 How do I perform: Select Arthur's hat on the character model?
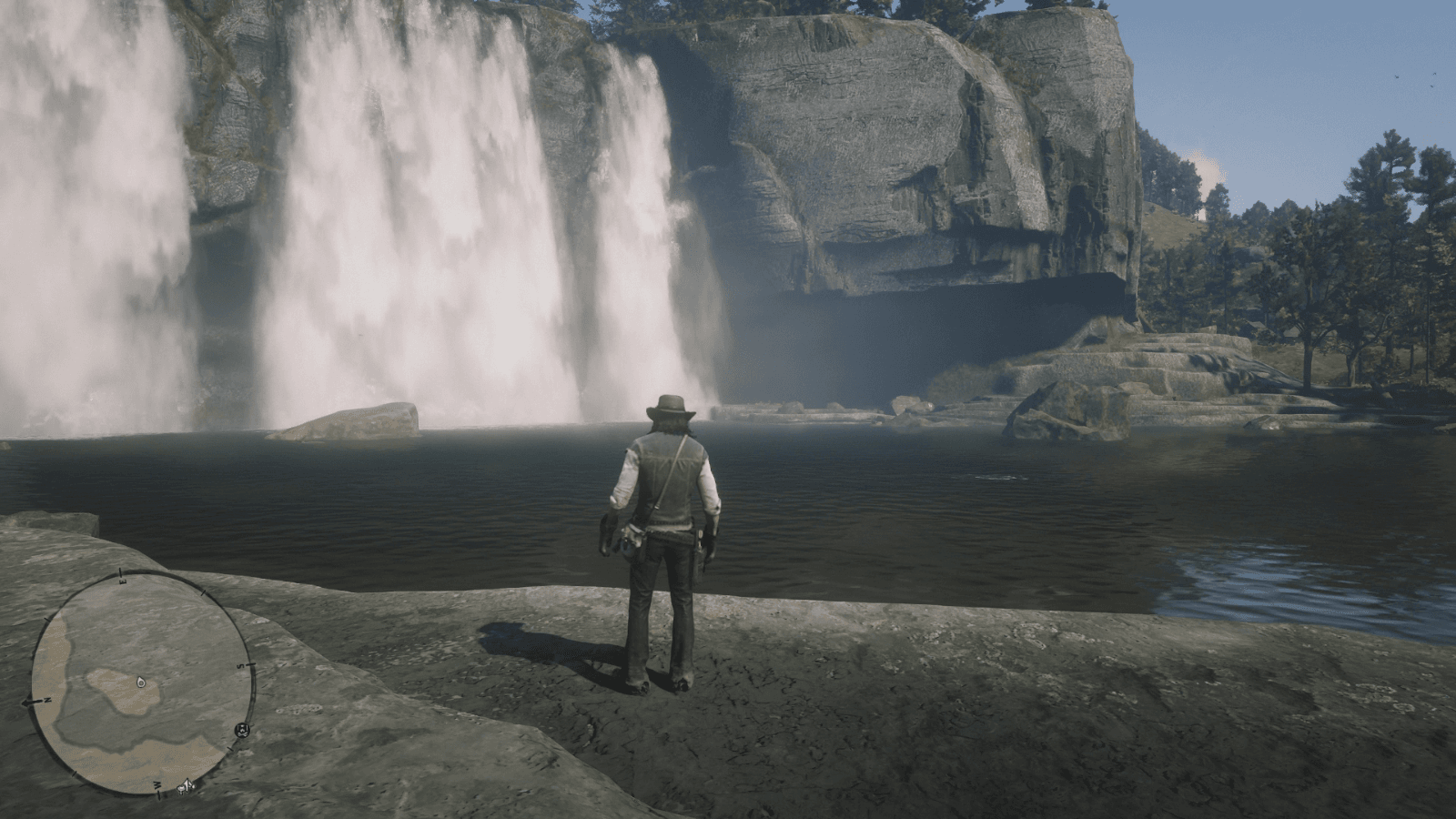click(669, 403)
